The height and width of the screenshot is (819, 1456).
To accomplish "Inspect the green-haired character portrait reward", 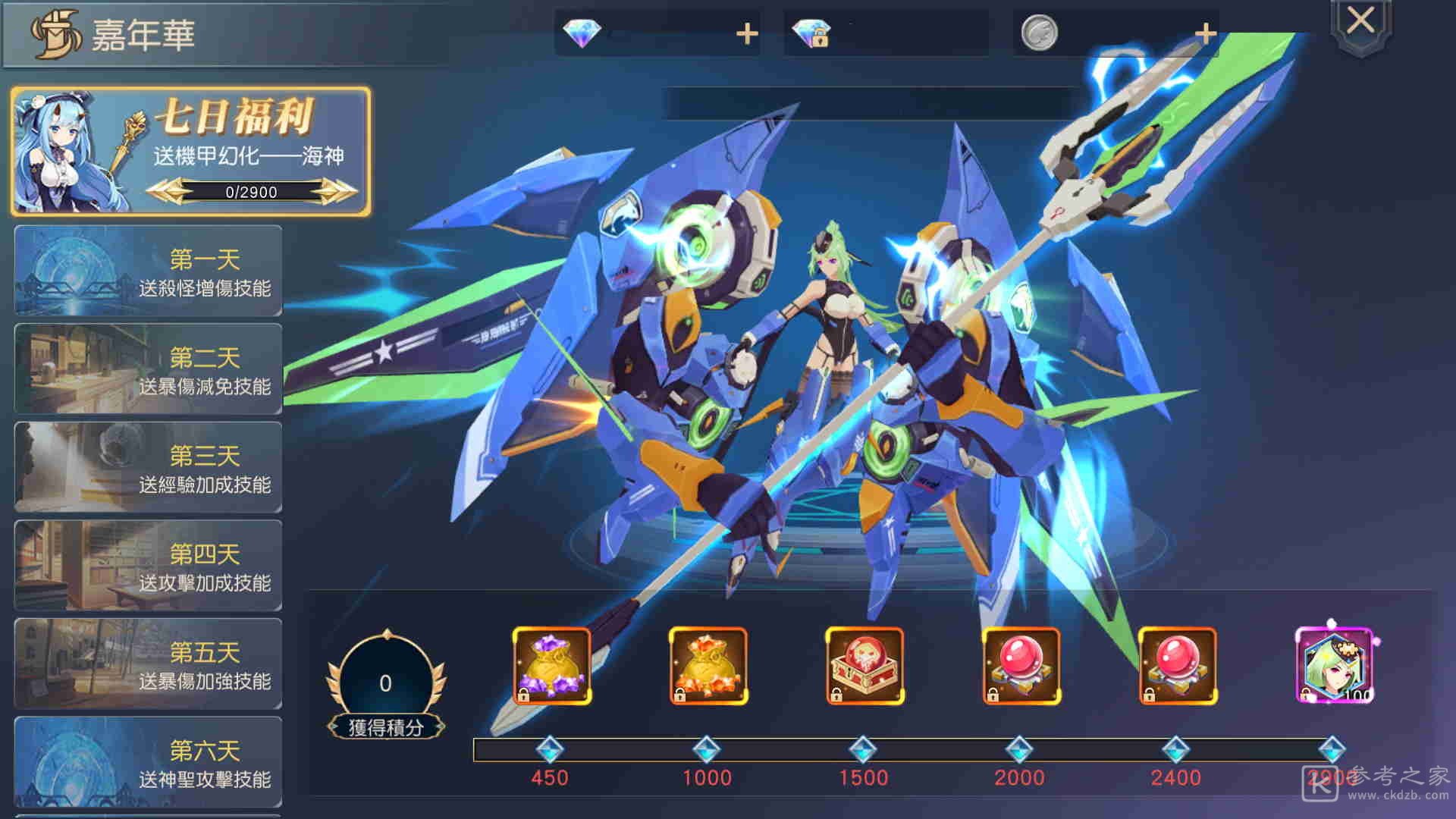I will [1334, 667].
